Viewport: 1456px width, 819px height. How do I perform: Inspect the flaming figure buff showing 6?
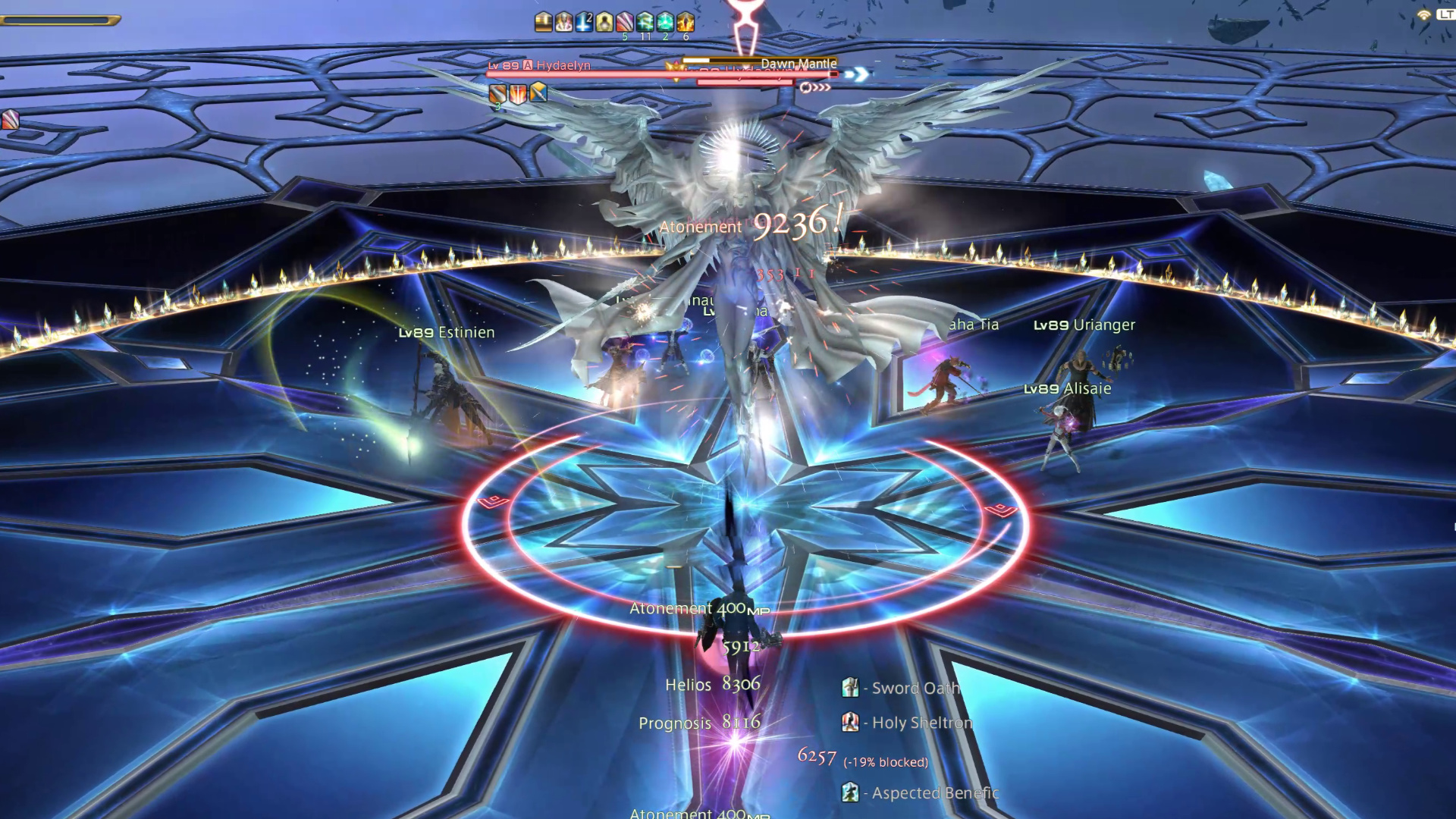pos(686,22)
